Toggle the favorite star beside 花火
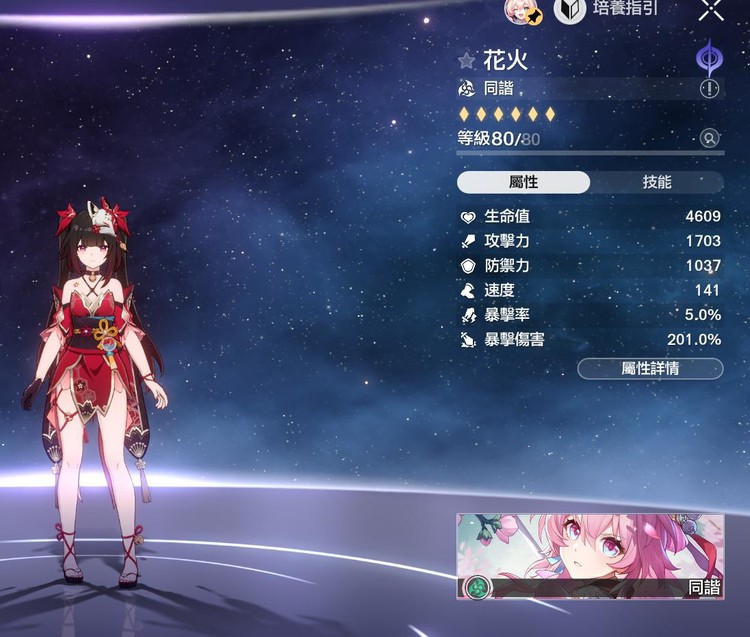Screen dimensions: 750x637 [466, 61]
